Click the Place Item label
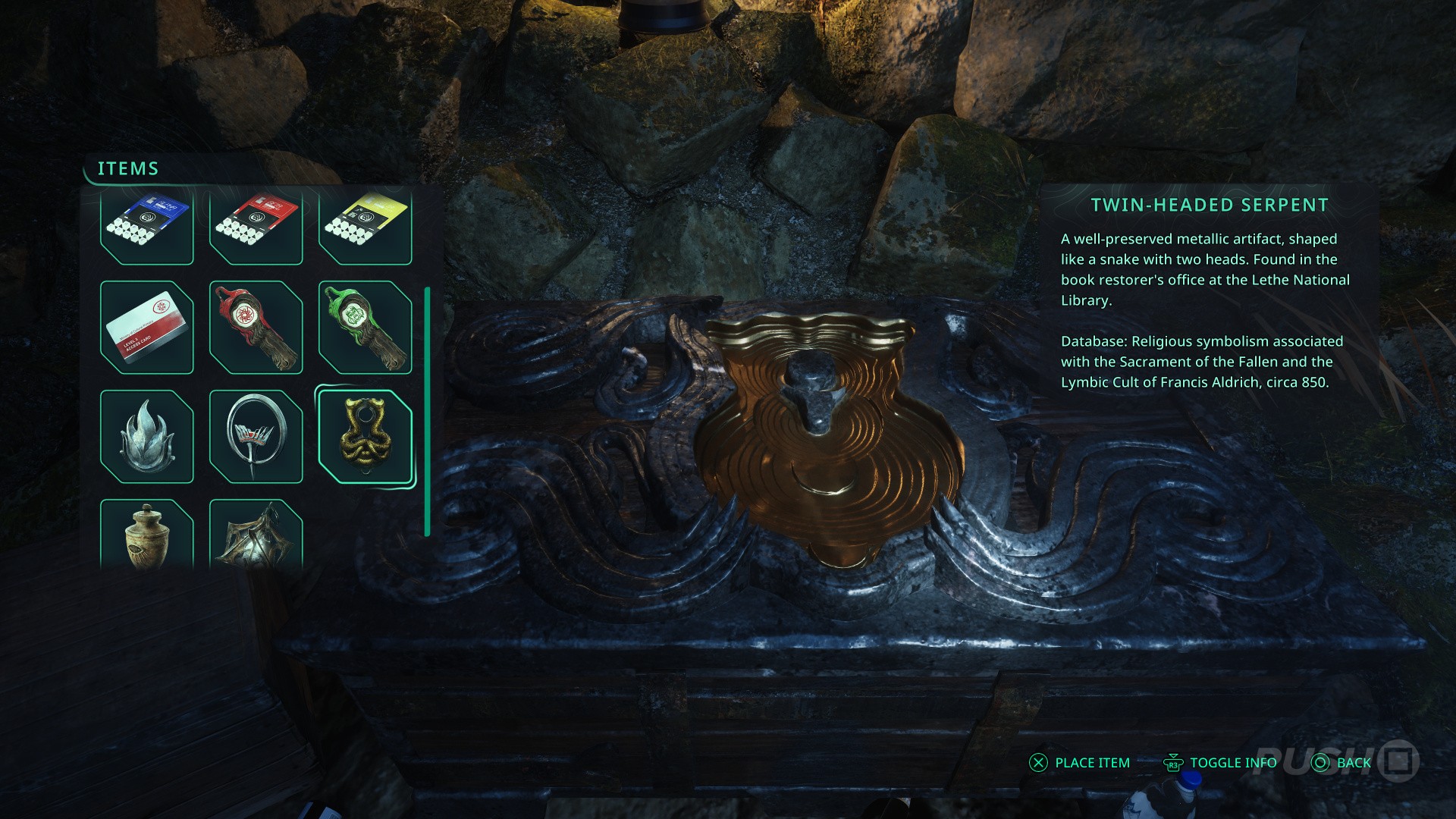This screenshot has height=819, width=1456. [x=1092, y=763]
